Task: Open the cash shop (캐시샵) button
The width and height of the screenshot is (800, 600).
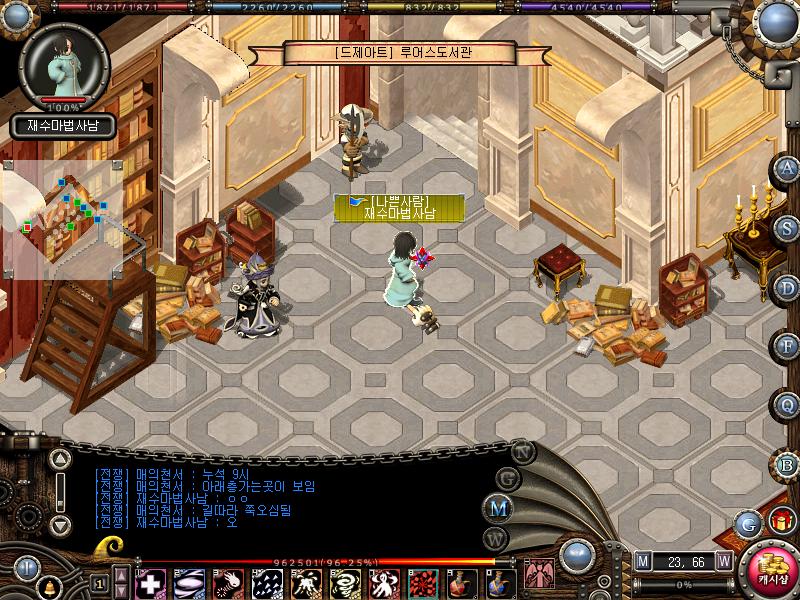Action: [769, 572]
